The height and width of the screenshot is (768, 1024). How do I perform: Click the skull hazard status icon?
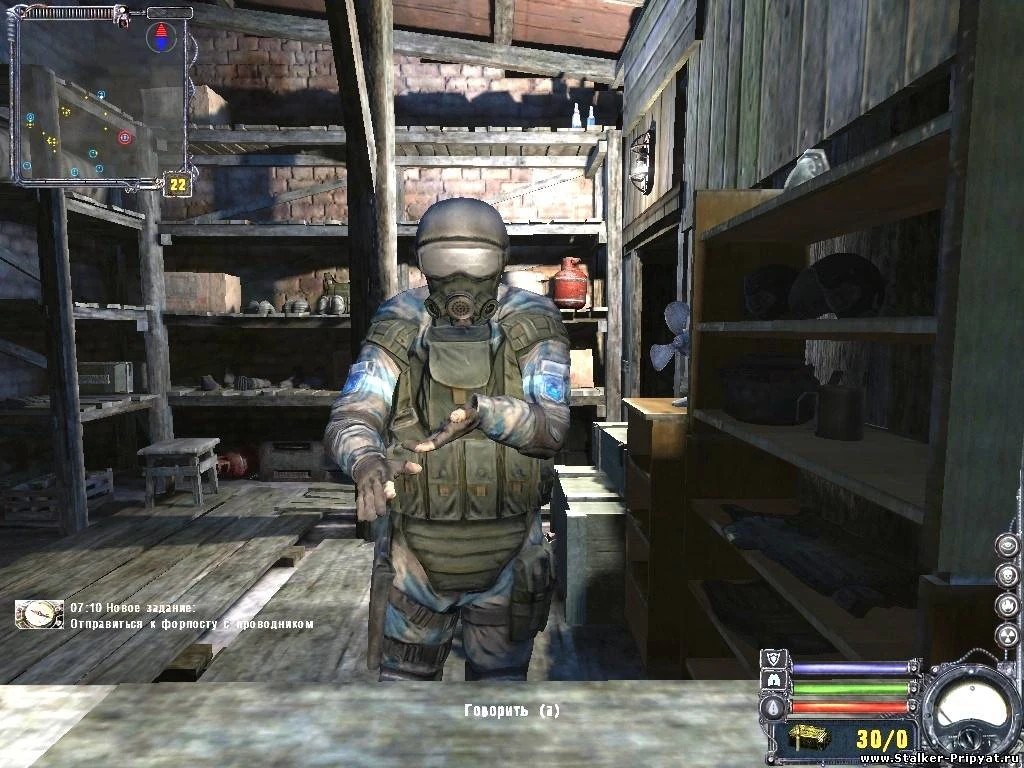click(x=1006, y=576)
